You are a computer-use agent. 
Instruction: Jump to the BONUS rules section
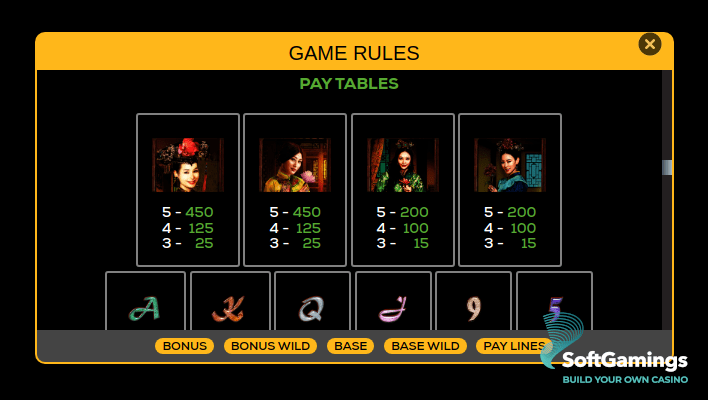[184, 346]
